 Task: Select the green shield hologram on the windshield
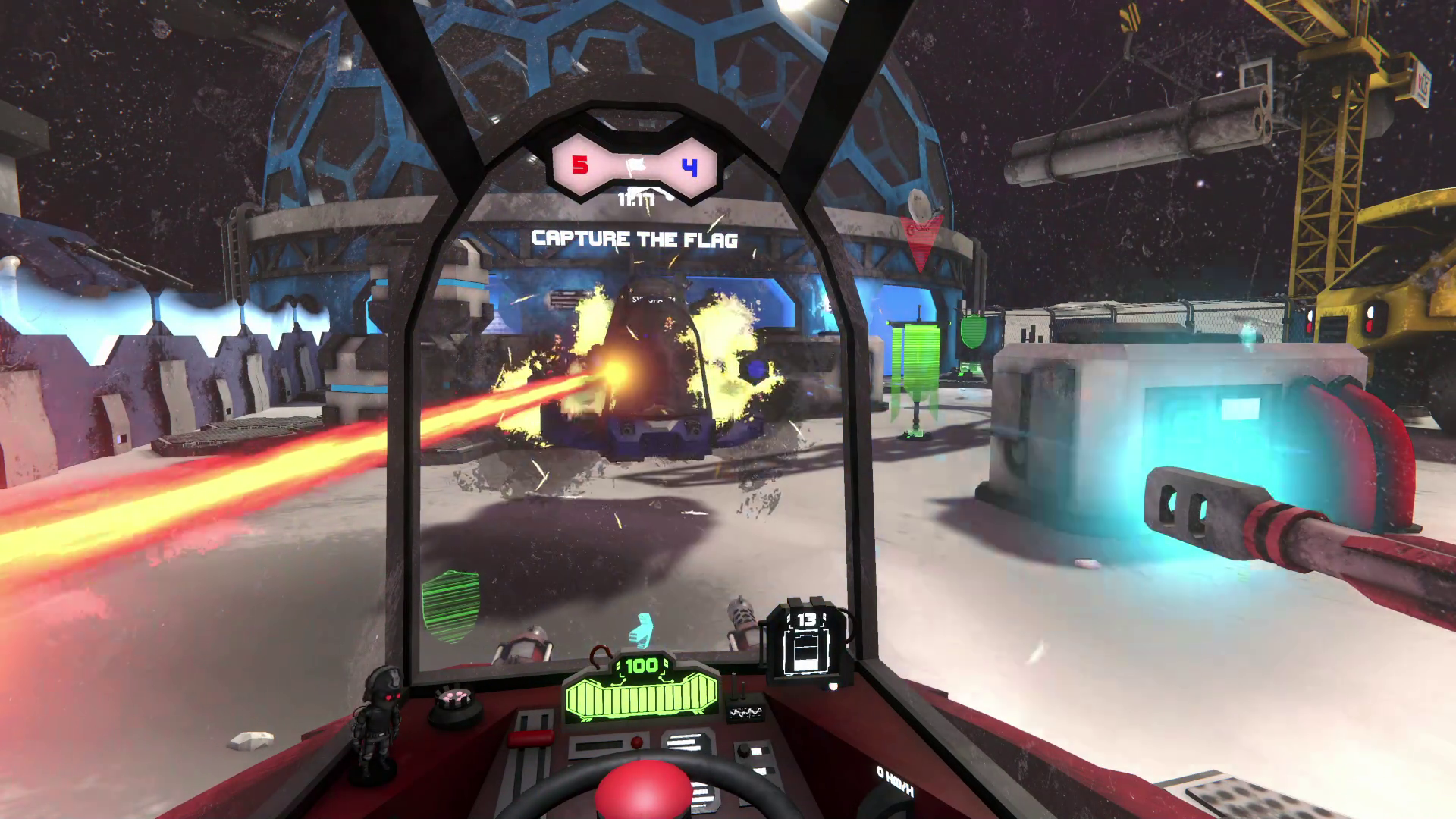pyautogui.click(x=450, y=606)
